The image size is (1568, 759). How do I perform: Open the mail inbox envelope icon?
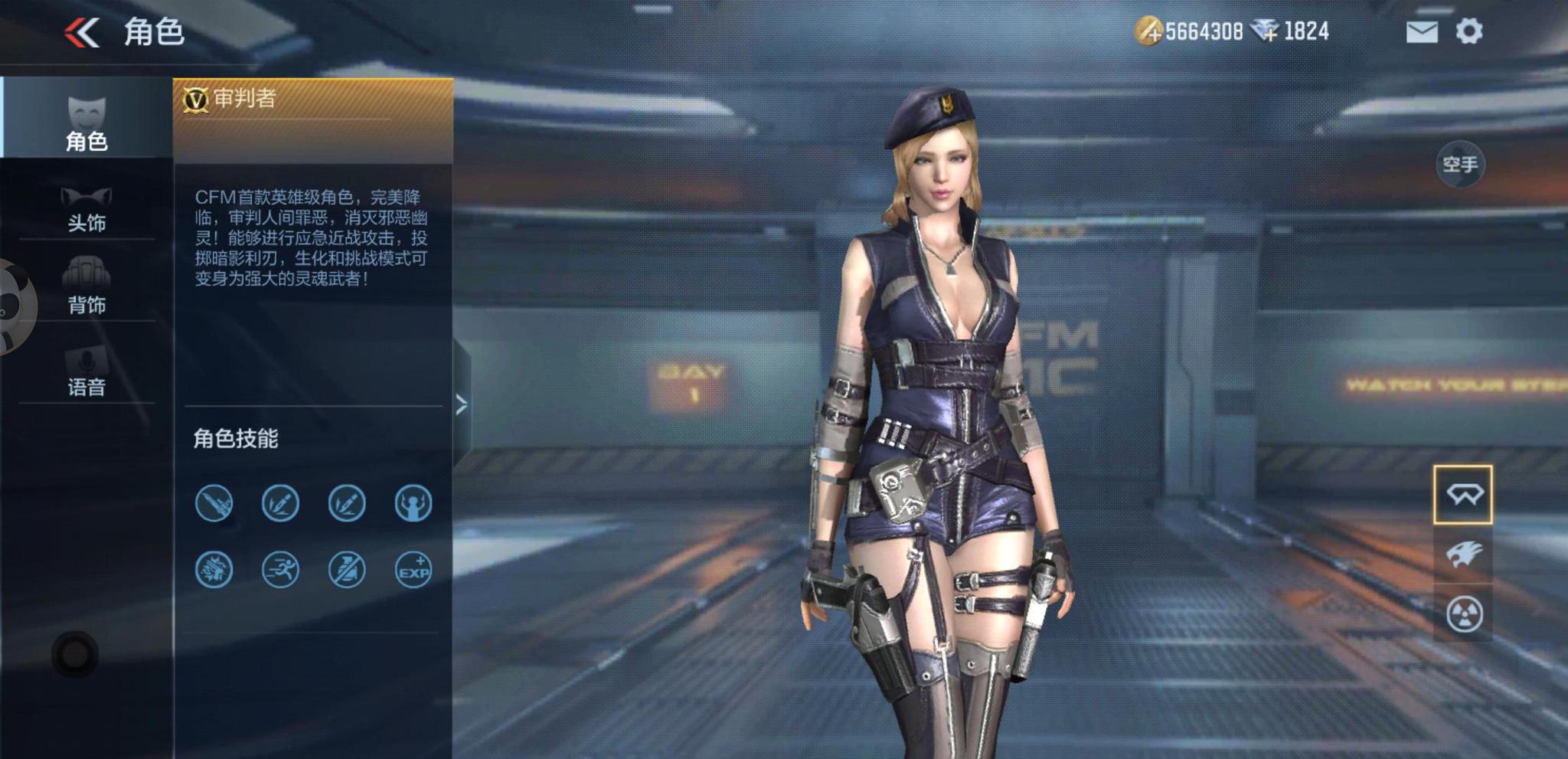pyautogui.click(x=1422, y=32)
